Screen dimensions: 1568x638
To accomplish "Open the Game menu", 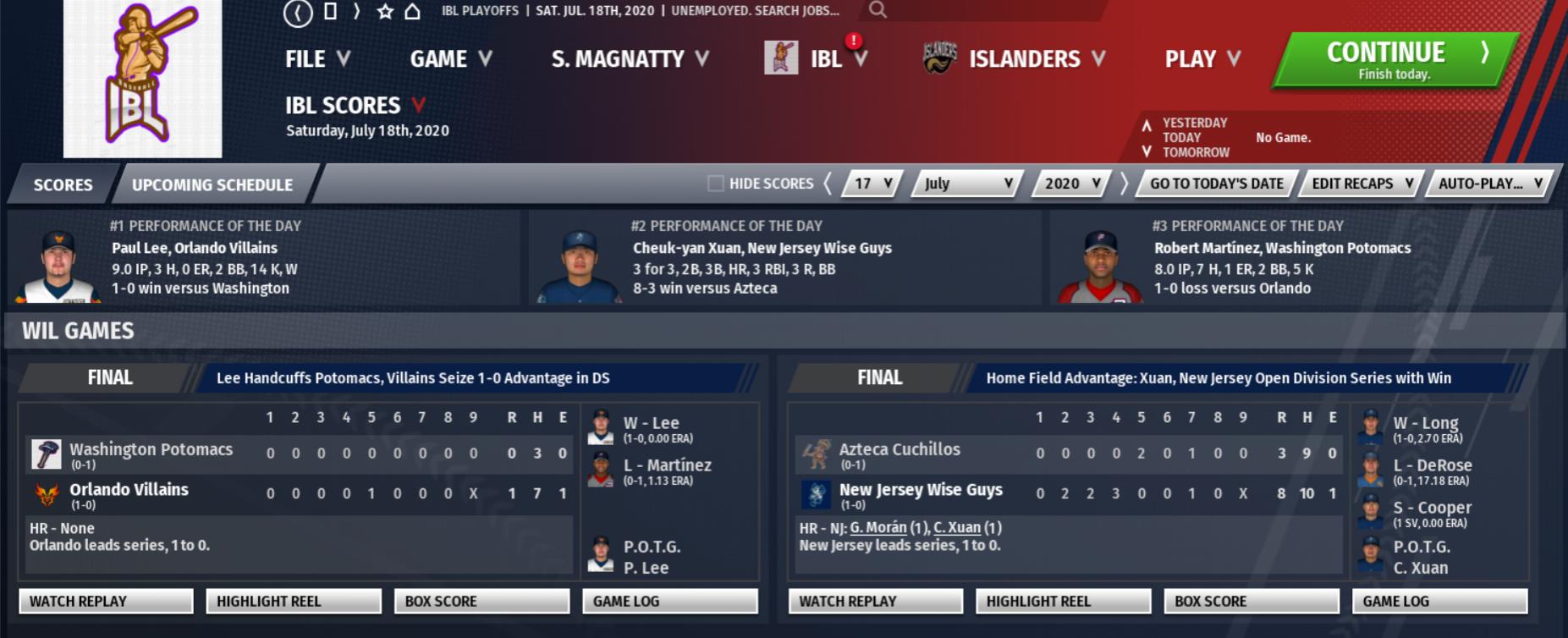I will coord(450,59).
